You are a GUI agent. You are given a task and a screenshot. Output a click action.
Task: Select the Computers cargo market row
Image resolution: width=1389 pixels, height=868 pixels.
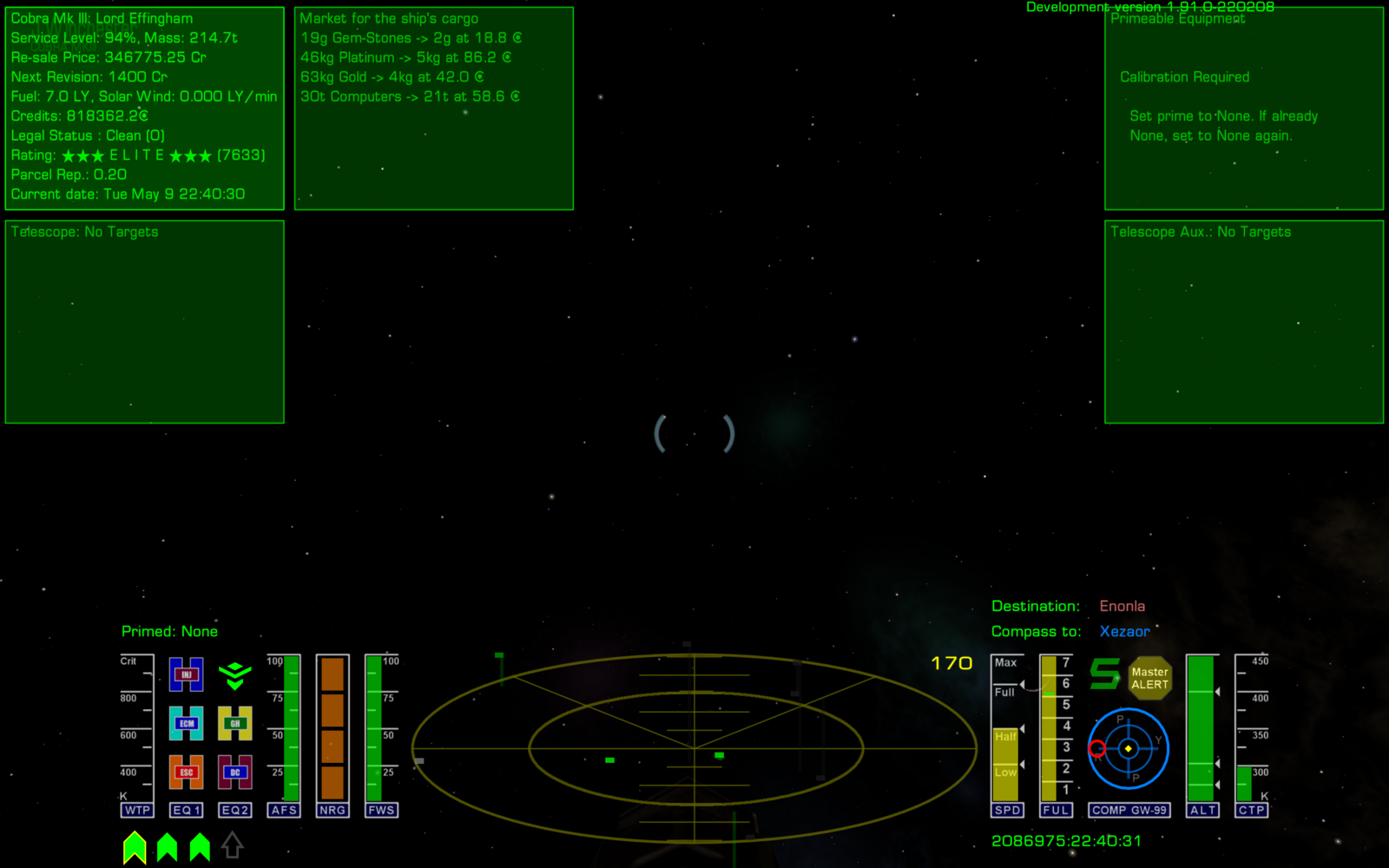coord(410,96)
